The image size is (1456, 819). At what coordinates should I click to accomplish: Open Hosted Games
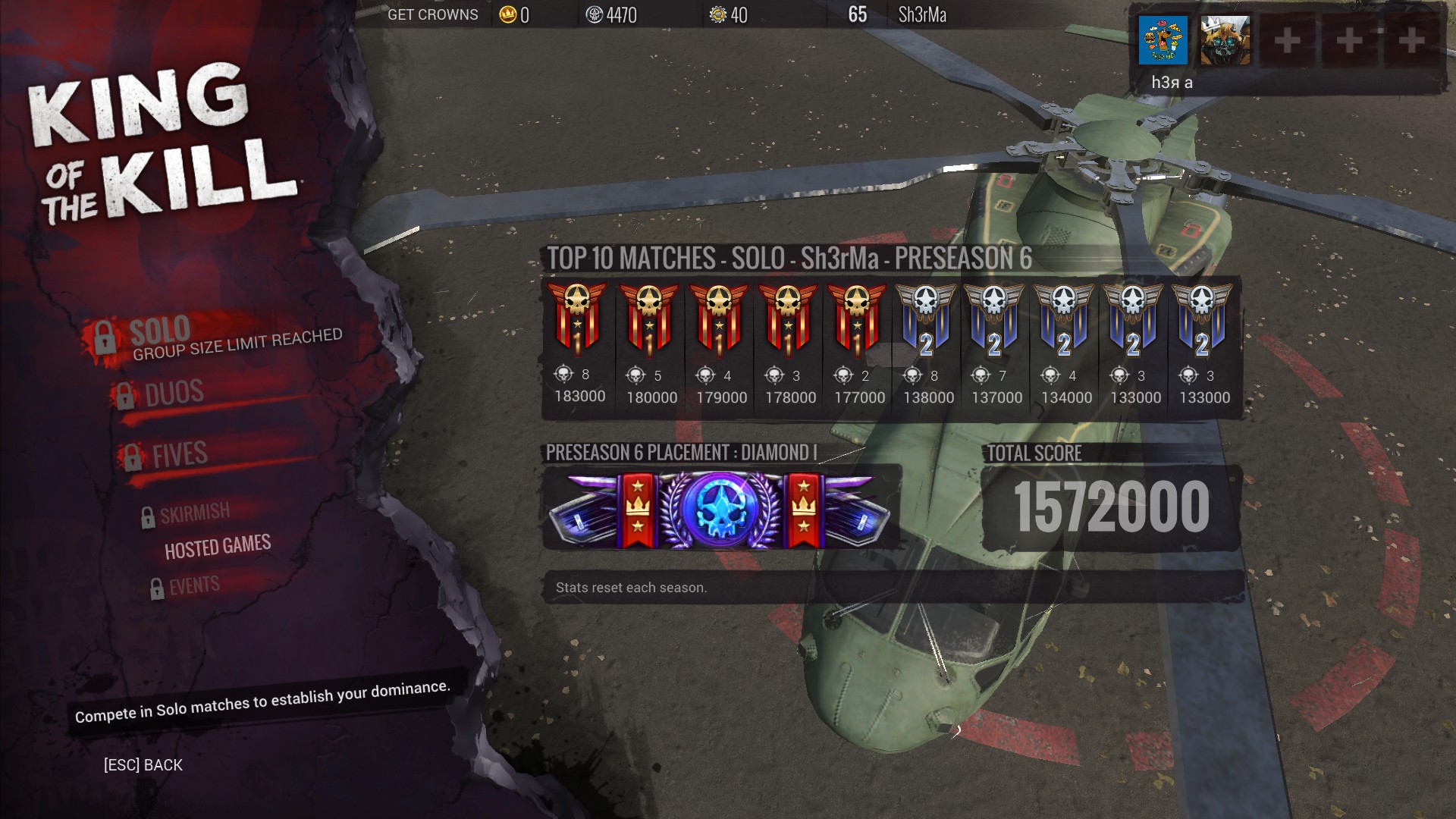click(218, 547)
